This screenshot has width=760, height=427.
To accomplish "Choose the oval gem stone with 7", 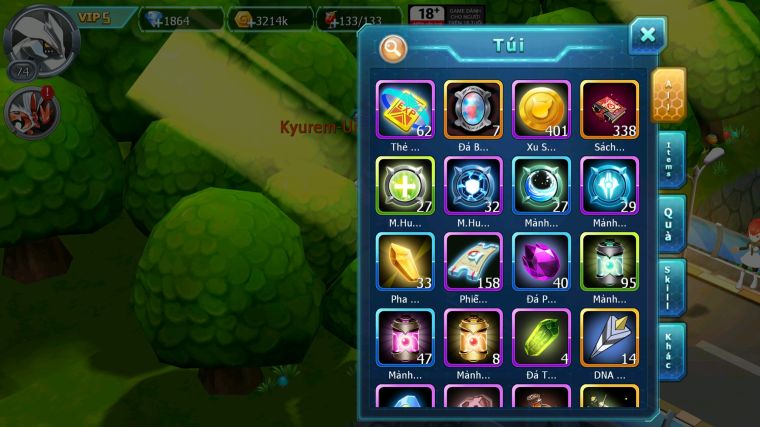I will click(473, 109).
